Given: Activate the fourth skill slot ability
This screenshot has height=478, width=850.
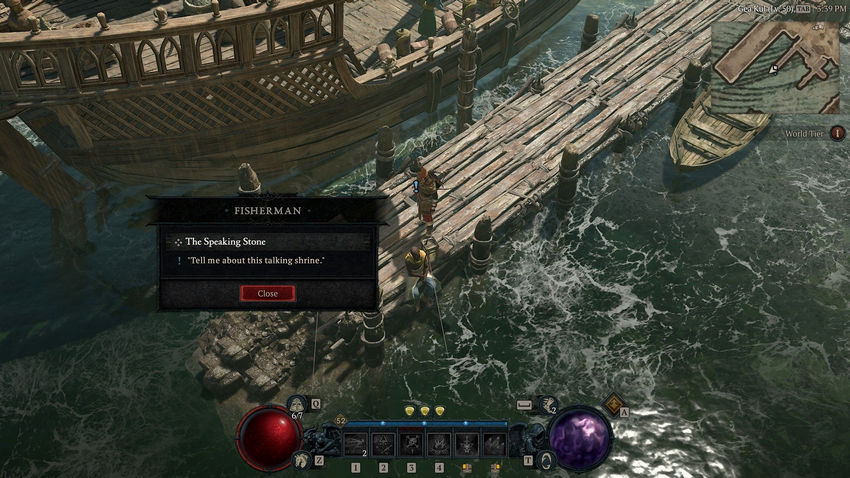Looking at the screenshot, I should click(x=439, y=444).
